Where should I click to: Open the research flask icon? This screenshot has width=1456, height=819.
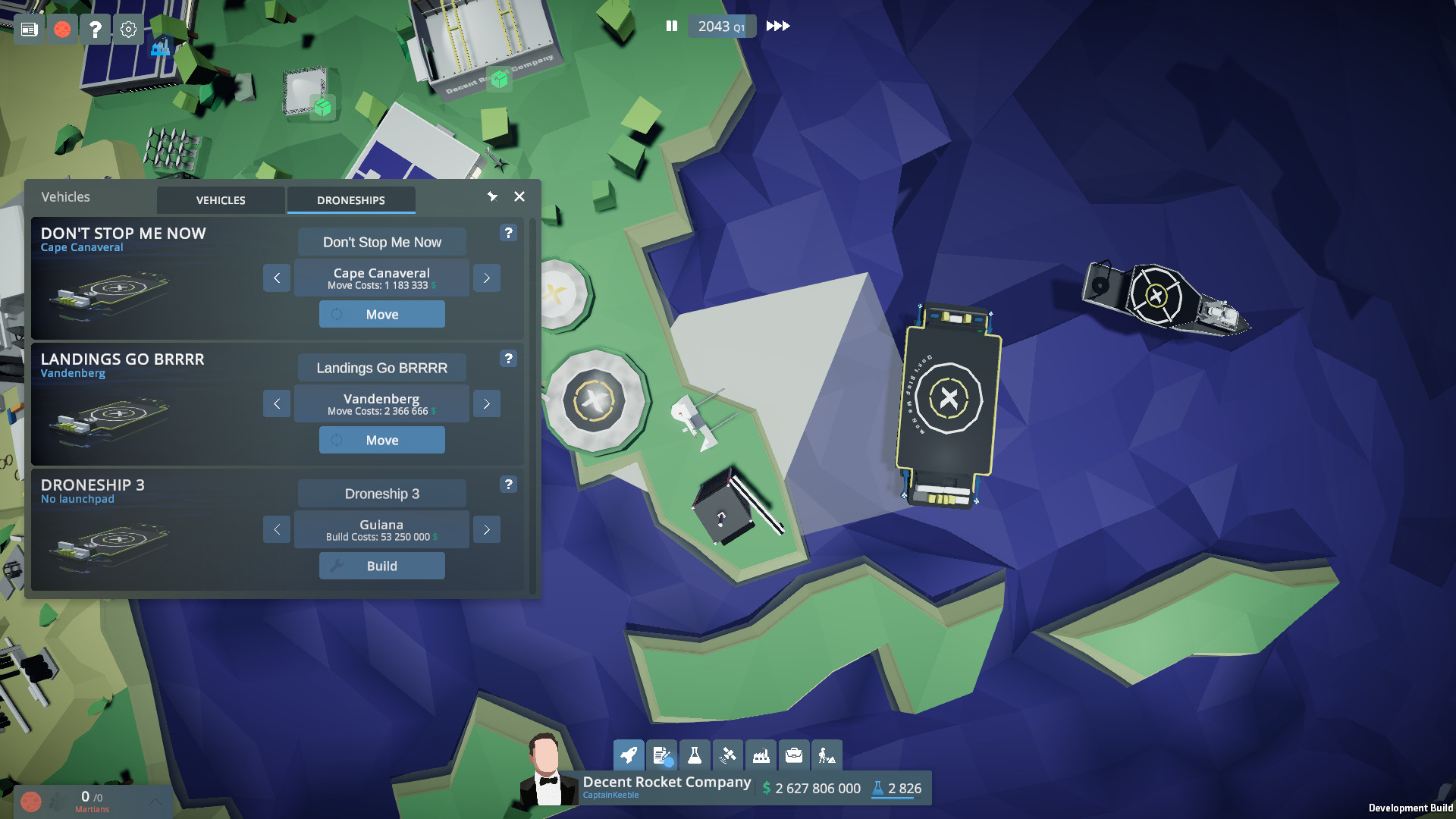[x=694, y=755]
